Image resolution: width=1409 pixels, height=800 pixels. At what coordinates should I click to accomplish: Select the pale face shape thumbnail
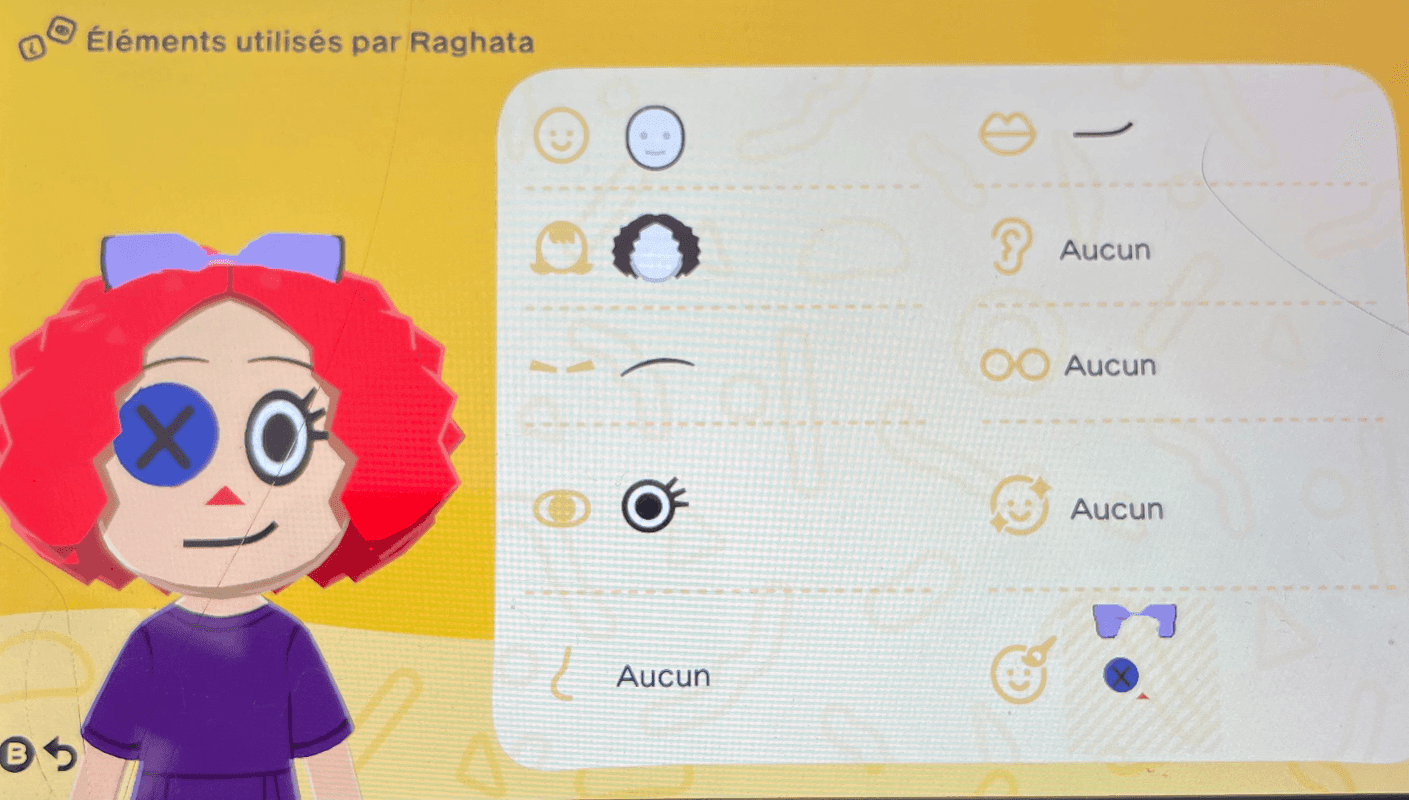[x=655, y=138]
